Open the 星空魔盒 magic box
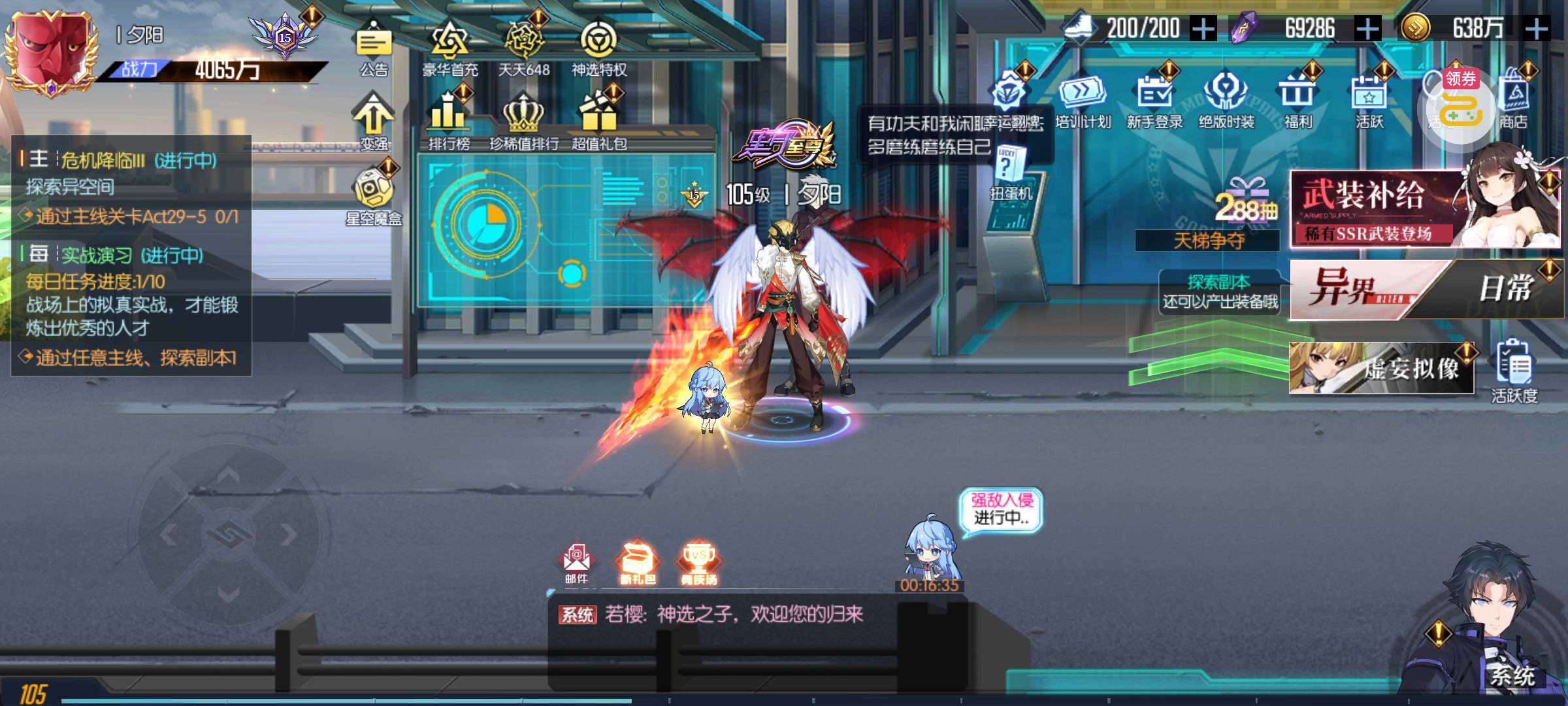The width and height of the screenshot is (1568, 706). click(x=374, y=193)
